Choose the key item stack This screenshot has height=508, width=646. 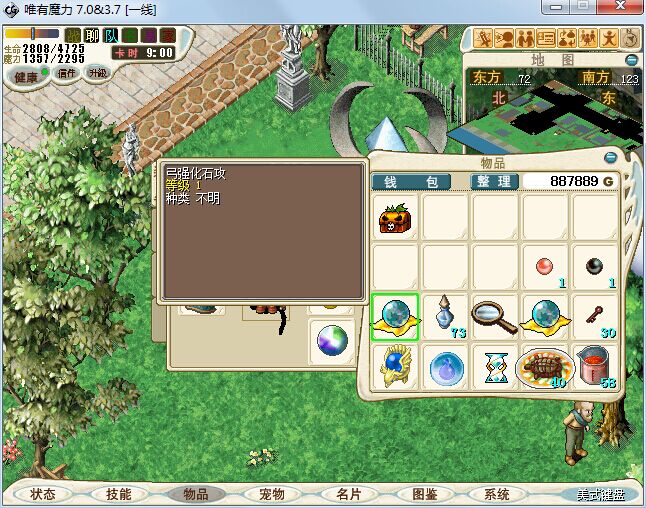(594, 317)
